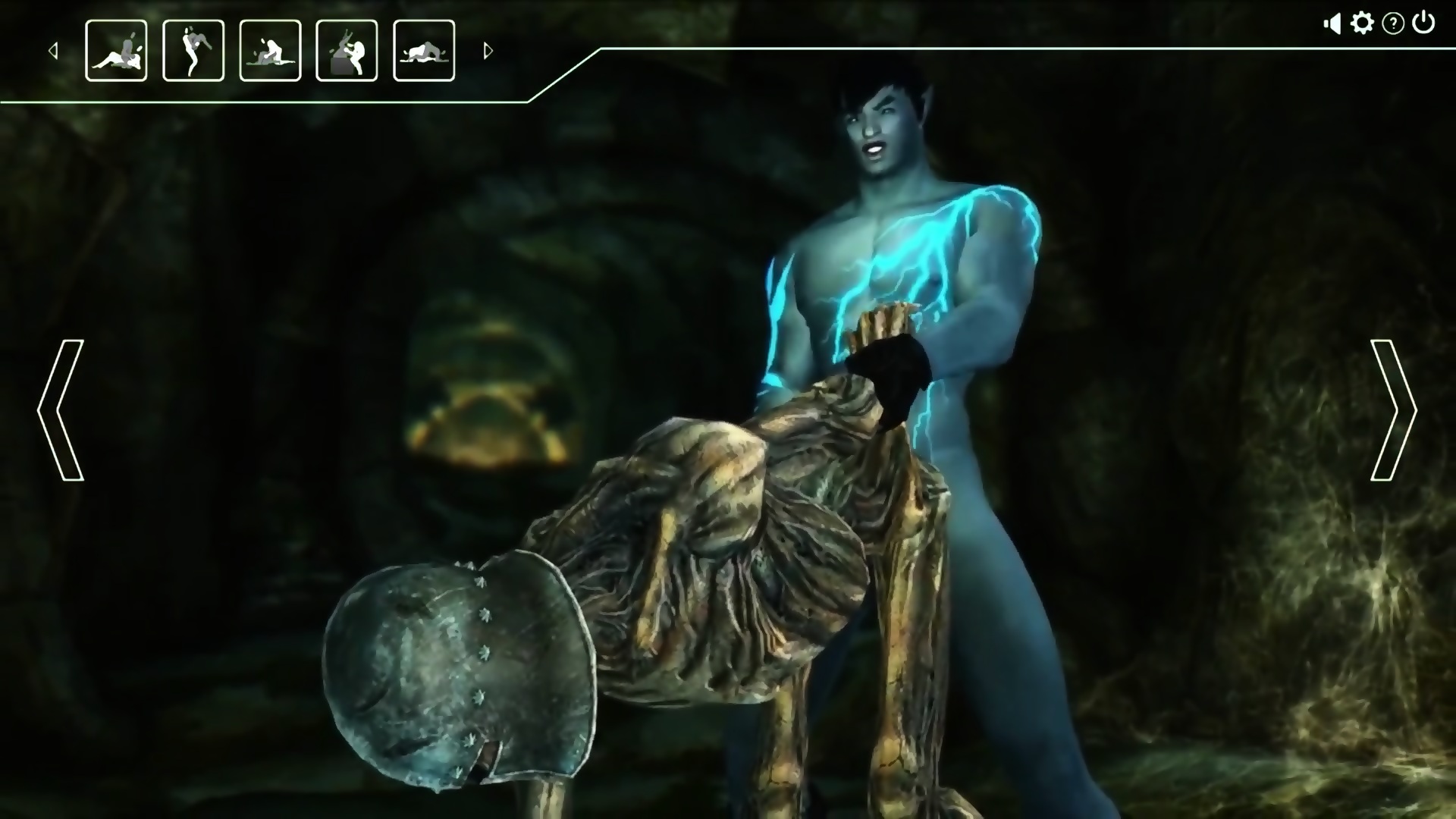Mute the sound with the speaker icon
The height and width of the screenshot is (819, 1456).
coord(1332,24)
